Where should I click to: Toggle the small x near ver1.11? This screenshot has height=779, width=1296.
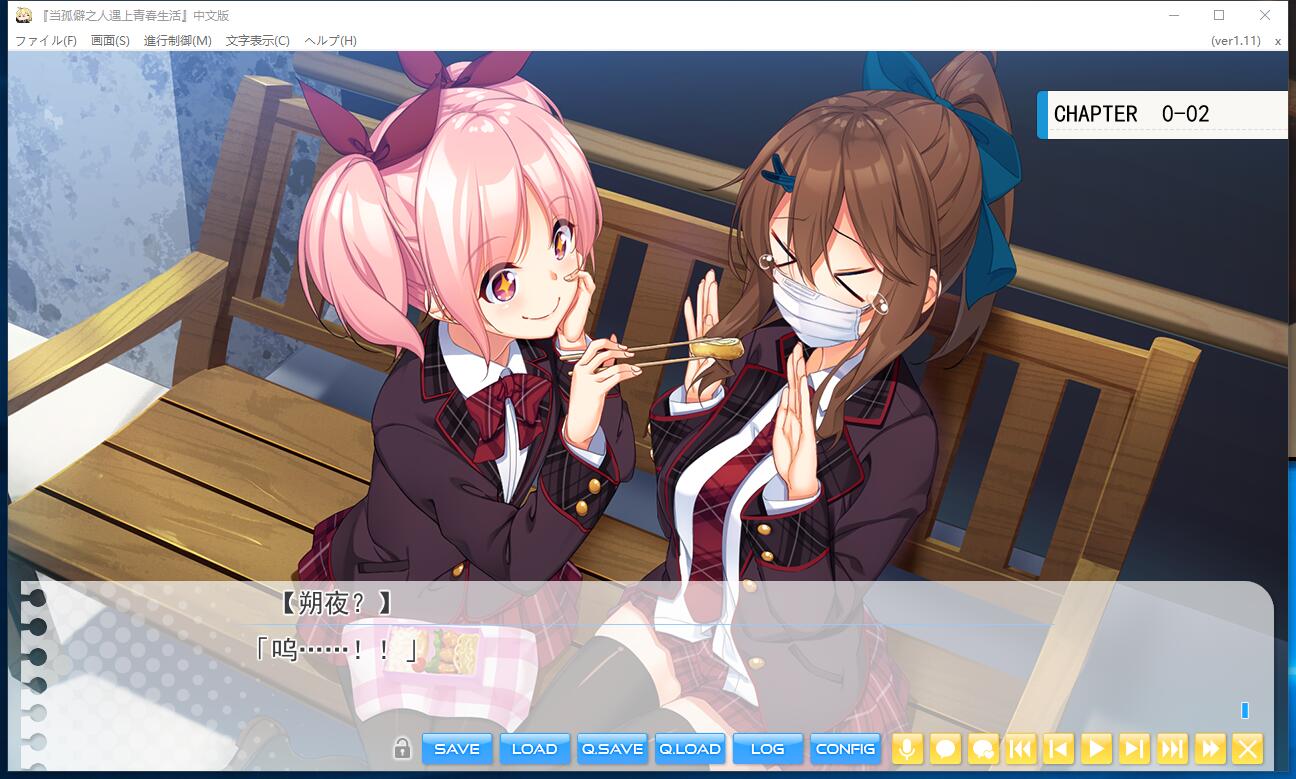point(1277,41)
